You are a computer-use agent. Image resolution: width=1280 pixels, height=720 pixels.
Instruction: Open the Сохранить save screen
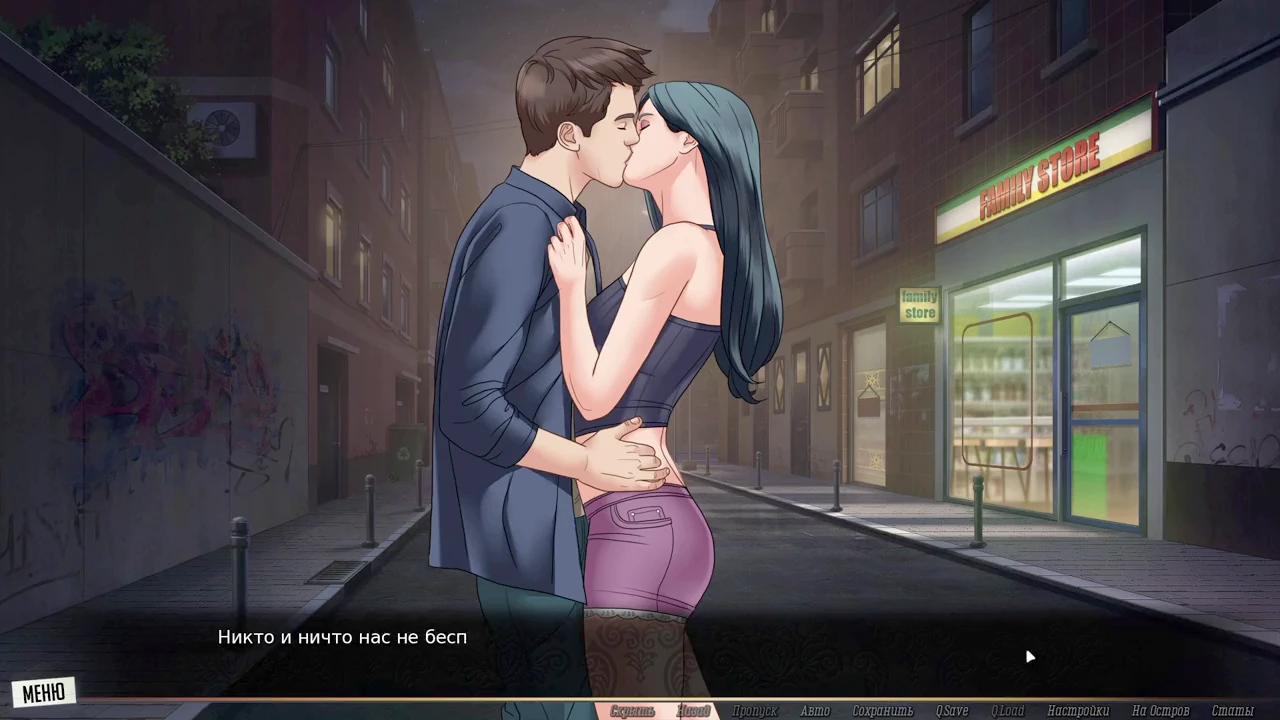click(x=883, y=711)
